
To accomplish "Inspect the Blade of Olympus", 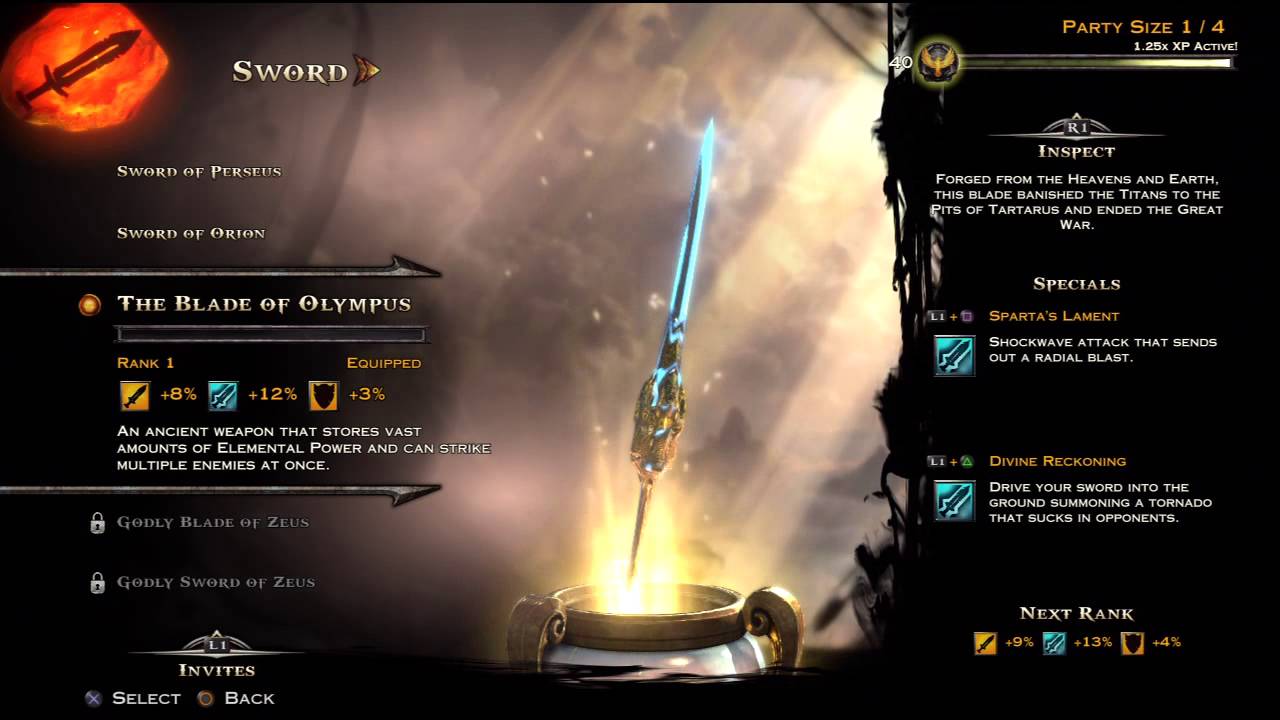I will click(1076, 151).
